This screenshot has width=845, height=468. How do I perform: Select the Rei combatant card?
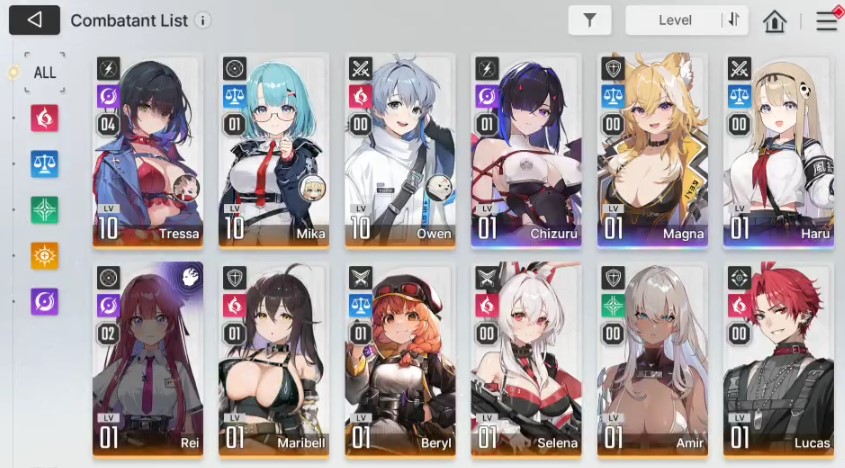(148, 360)
